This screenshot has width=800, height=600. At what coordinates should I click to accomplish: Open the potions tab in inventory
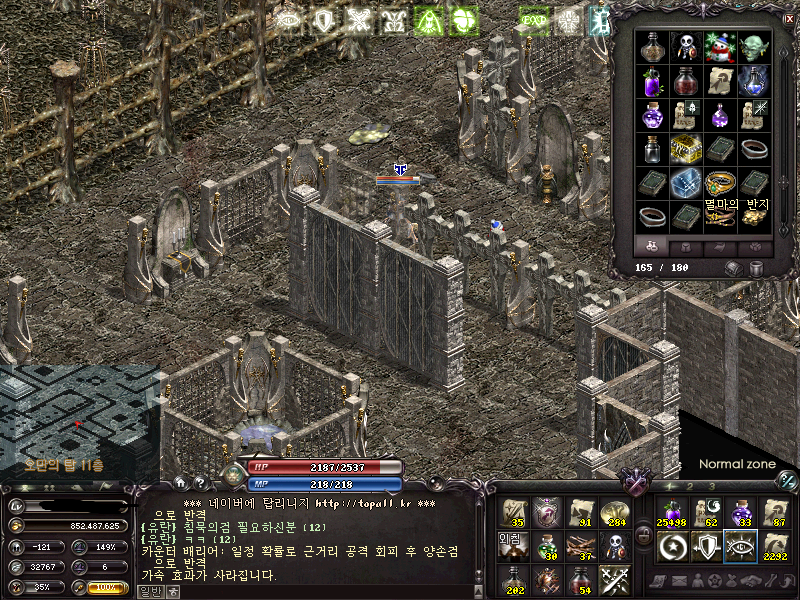(x=651, y=246)
